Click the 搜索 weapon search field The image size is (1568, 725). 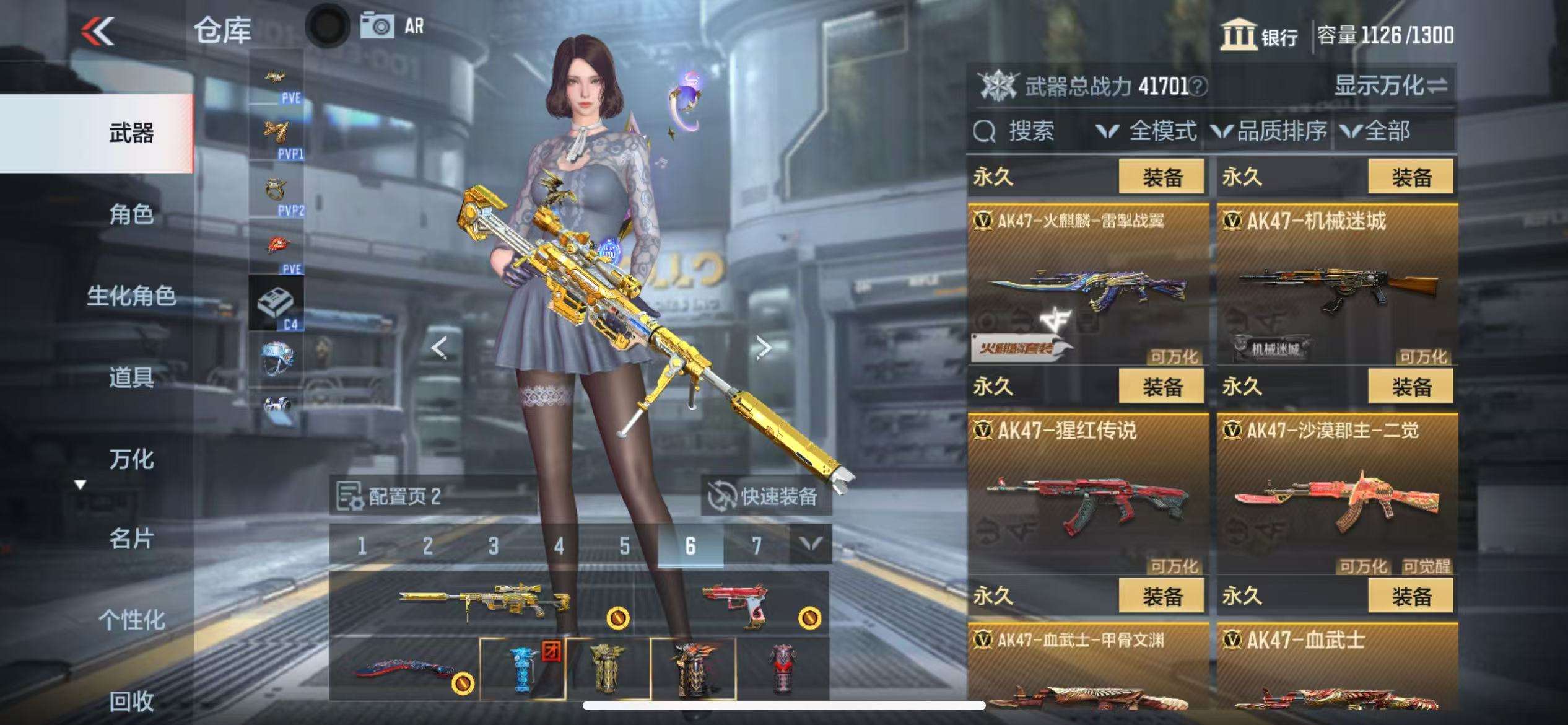click(1030, 131)
